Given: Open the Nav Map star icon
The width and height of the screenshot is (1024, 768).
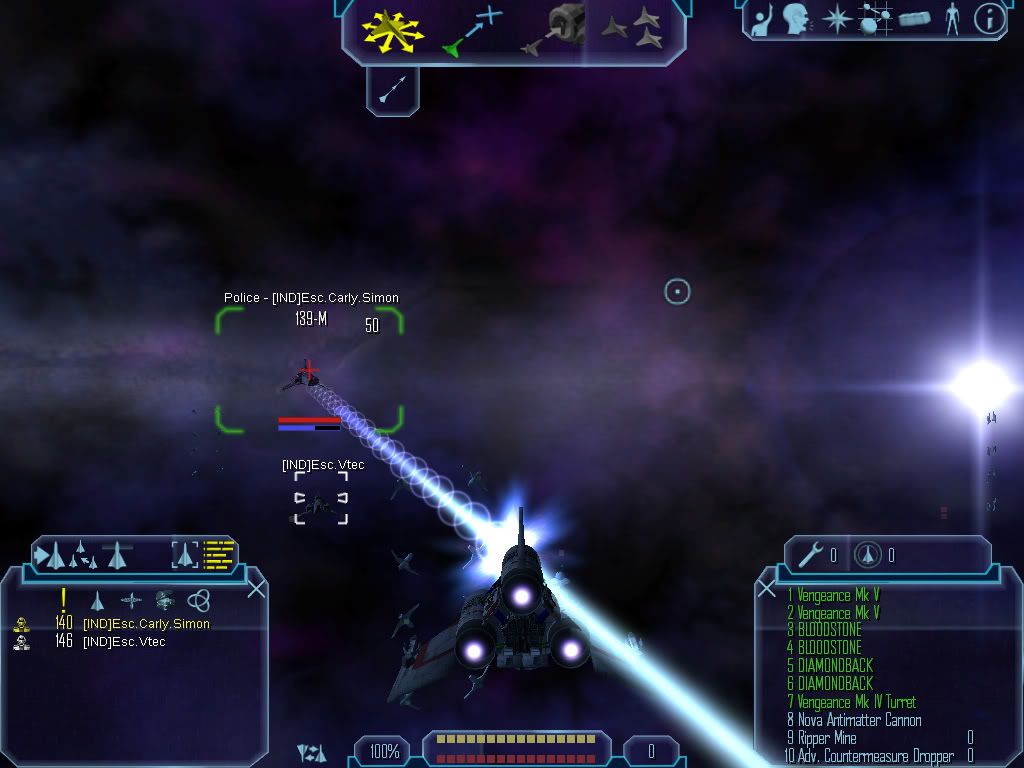Looking at the screenshot, I should point(835,18).
